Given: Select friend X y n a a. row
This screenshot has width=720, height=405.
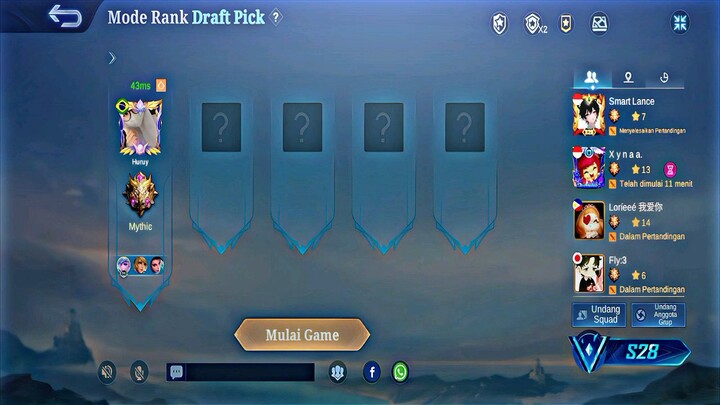Looking at the screenshot, I should [629, 167].
